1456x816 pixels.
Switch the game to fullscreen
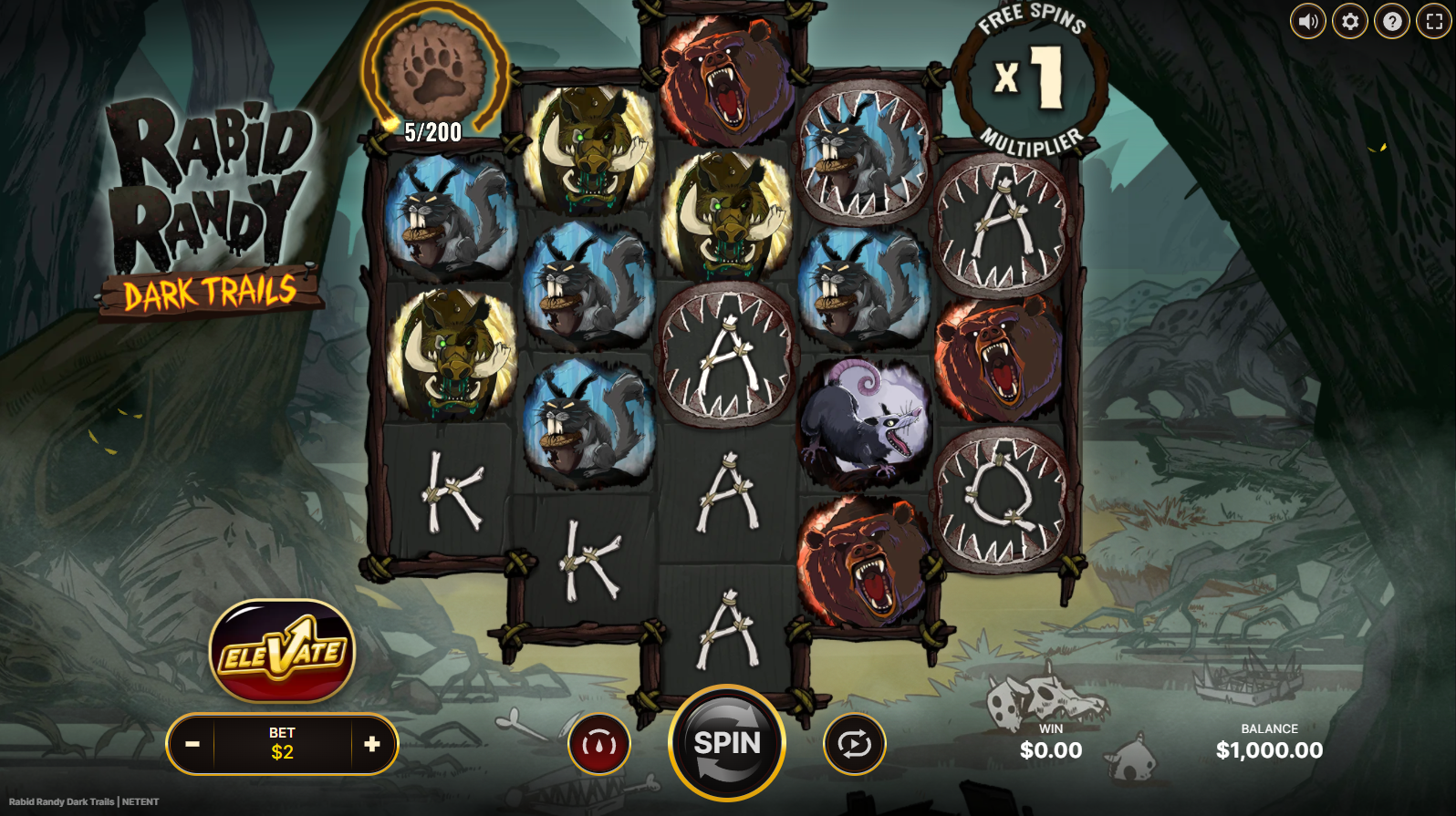point(1433,21)
